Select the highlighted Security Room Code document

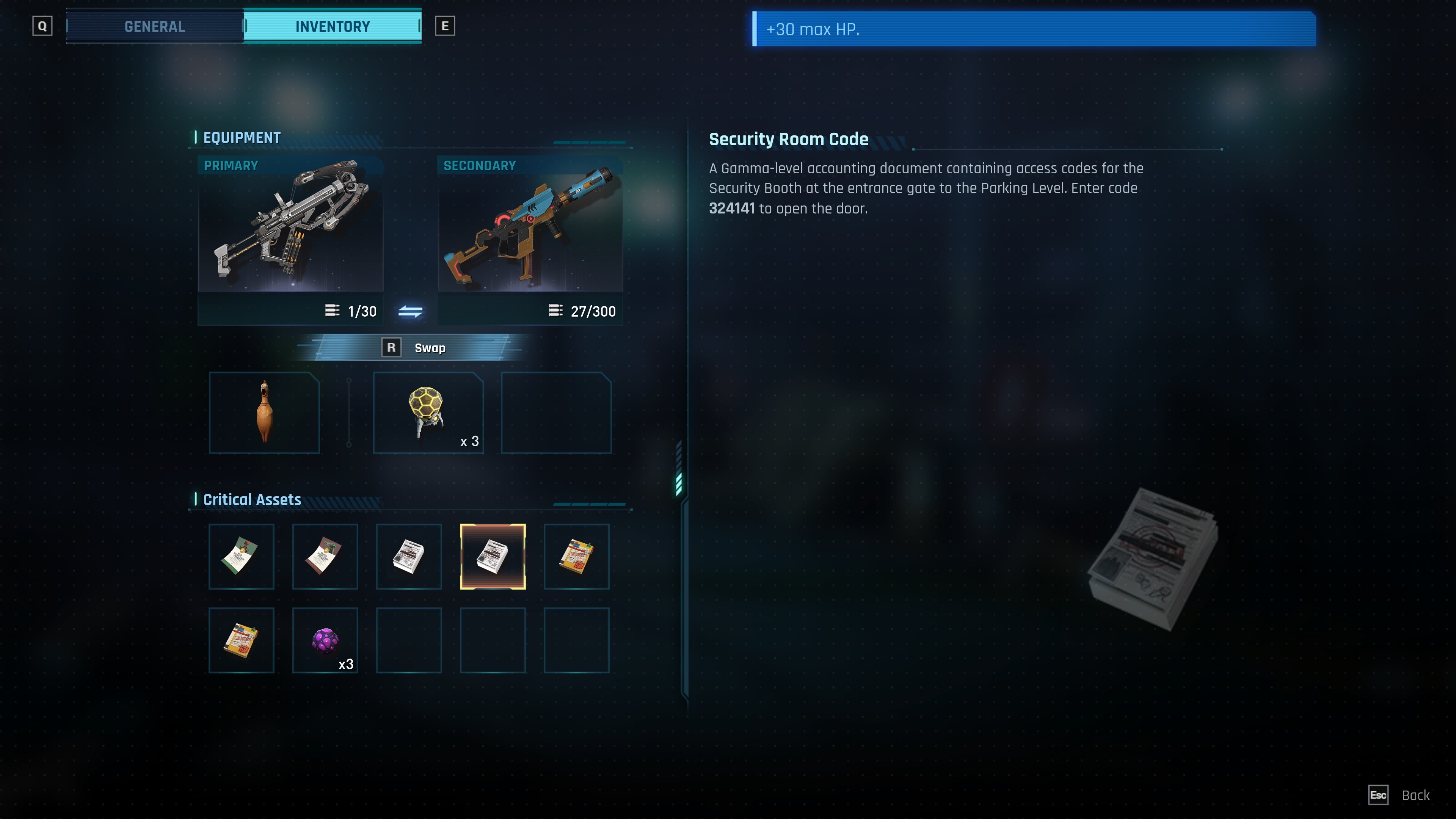(492, 556)
